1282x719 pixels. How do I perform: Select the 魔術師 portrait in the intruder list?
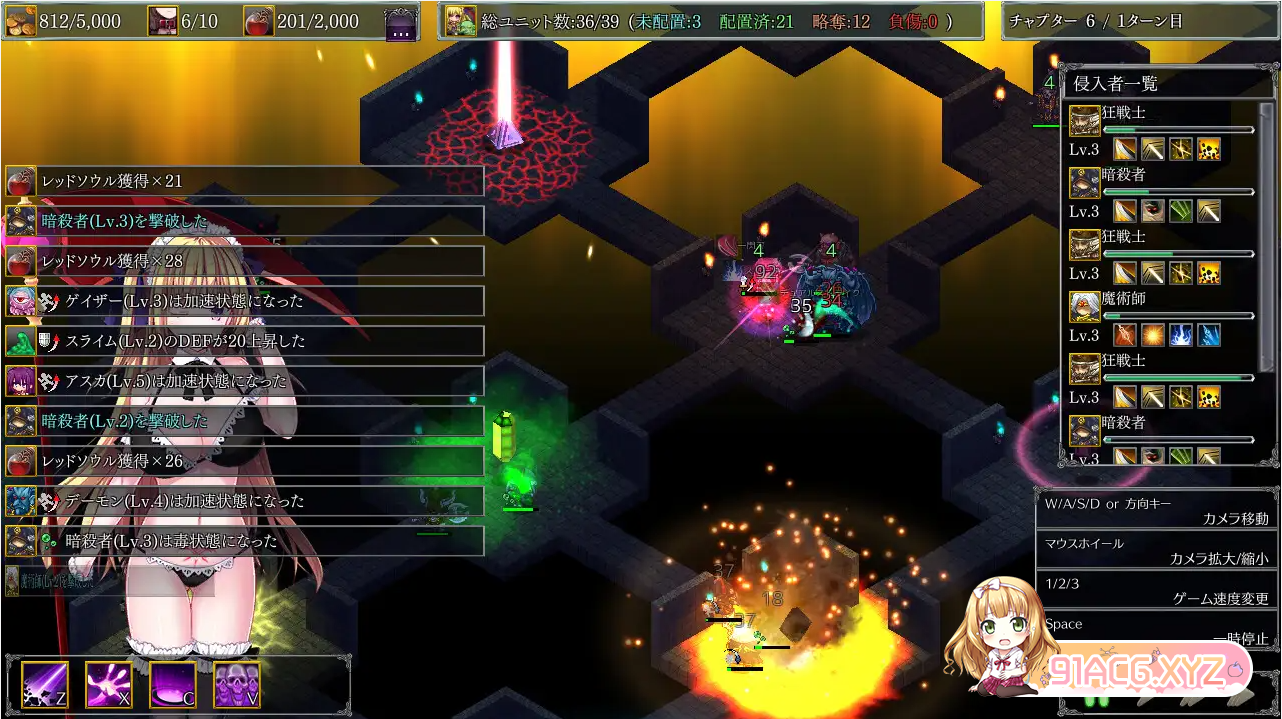[1084, 307]
